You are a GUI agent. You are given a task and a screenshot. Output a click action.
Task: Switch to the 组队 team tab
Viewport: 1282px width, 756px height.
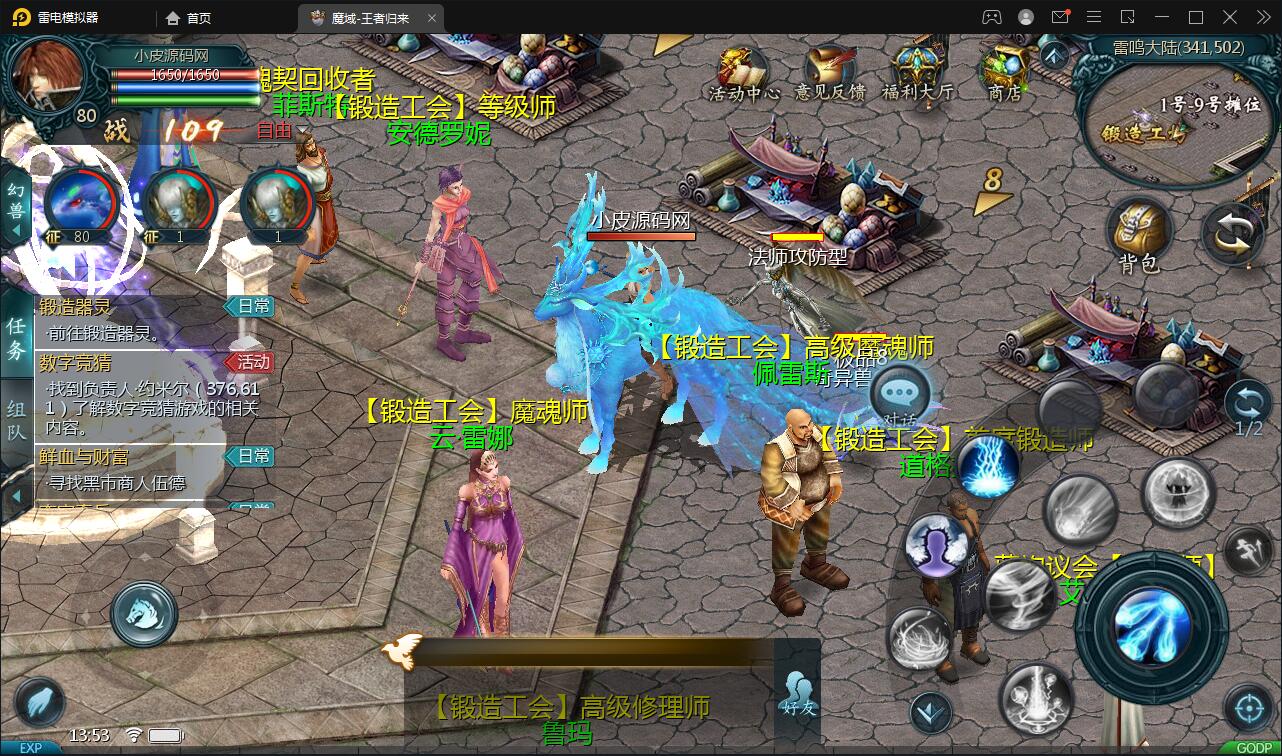point(16,420)
